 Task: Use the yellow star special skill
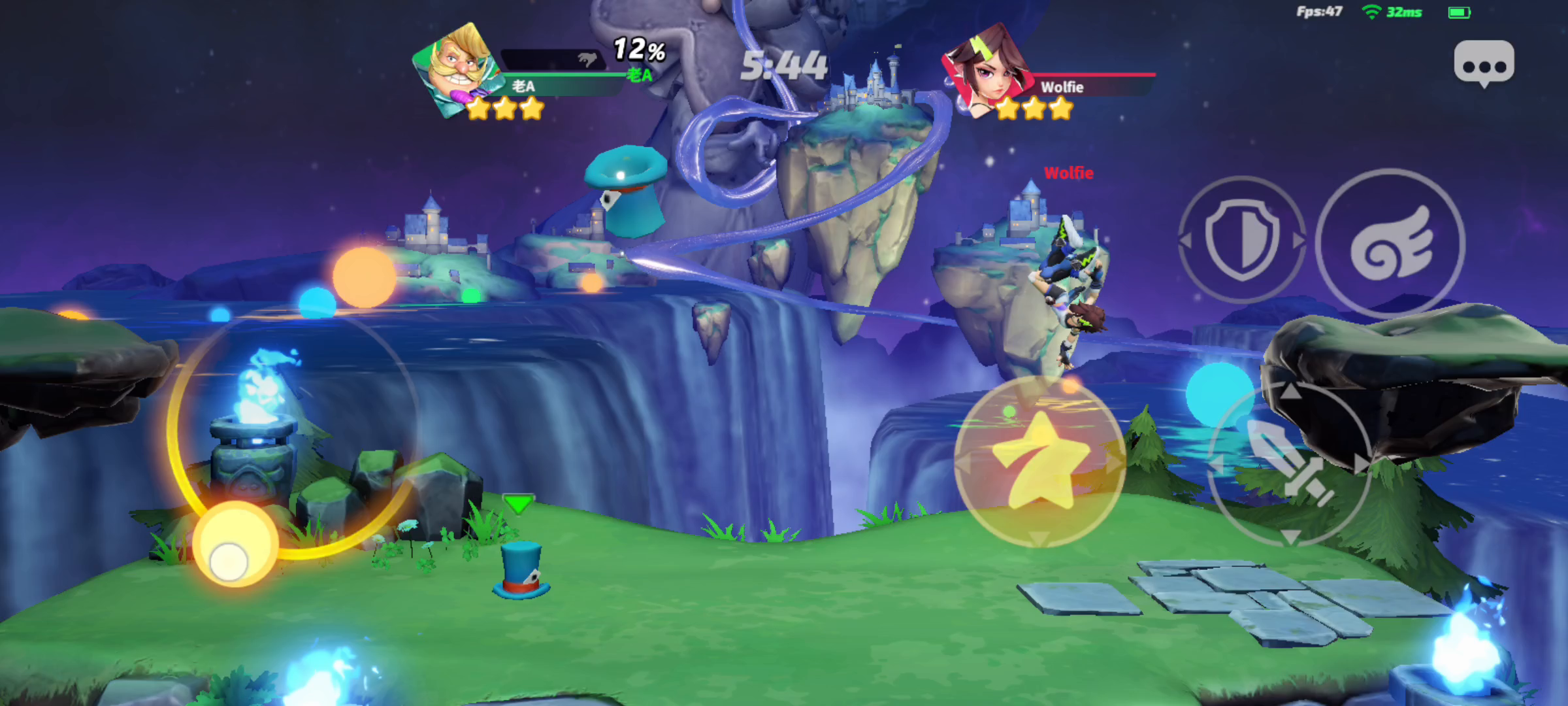1039,462
